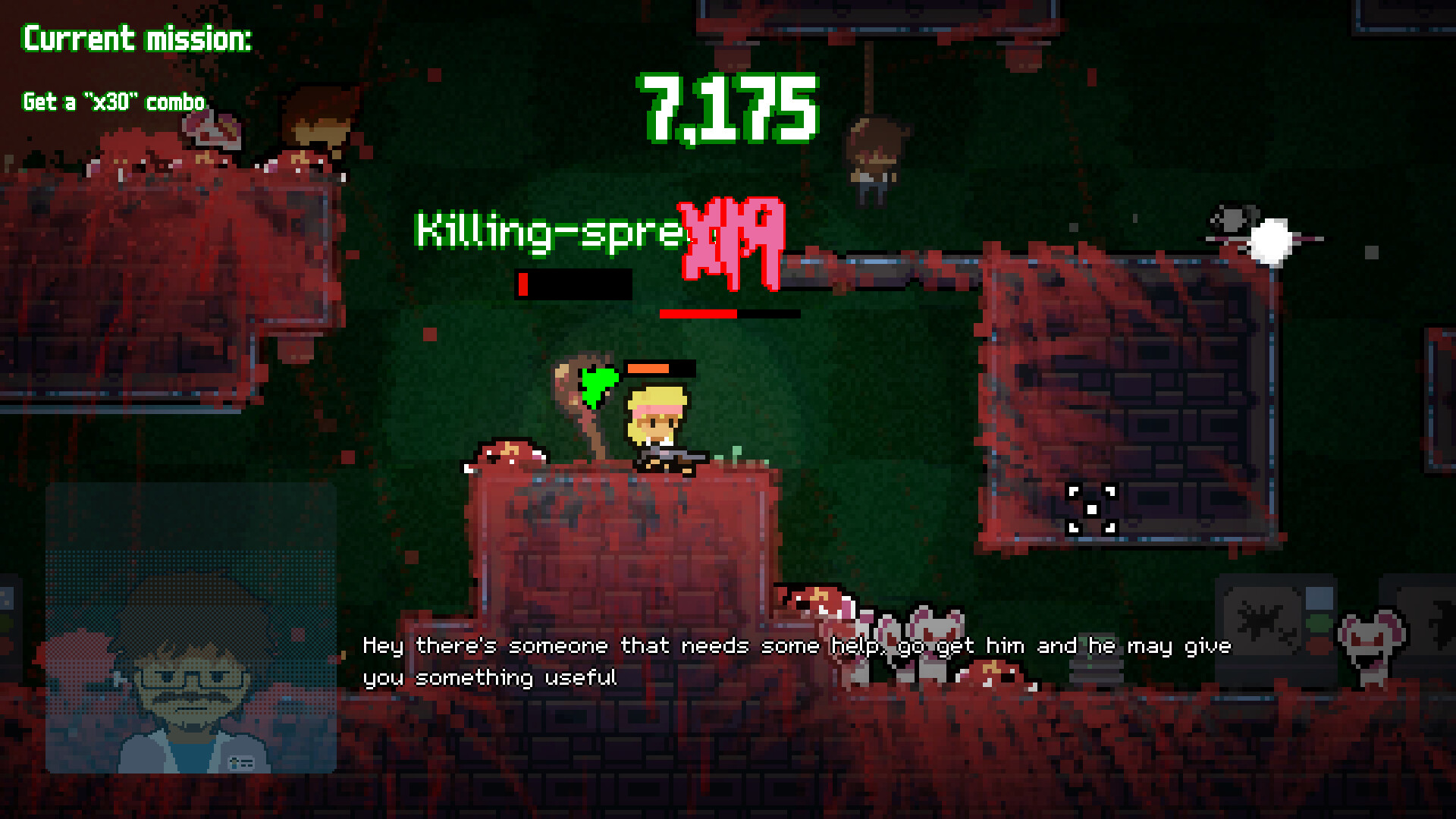Select the green heart pickup icon
The height and width of the screenshot is (819, 1456).
coord(596,382)
